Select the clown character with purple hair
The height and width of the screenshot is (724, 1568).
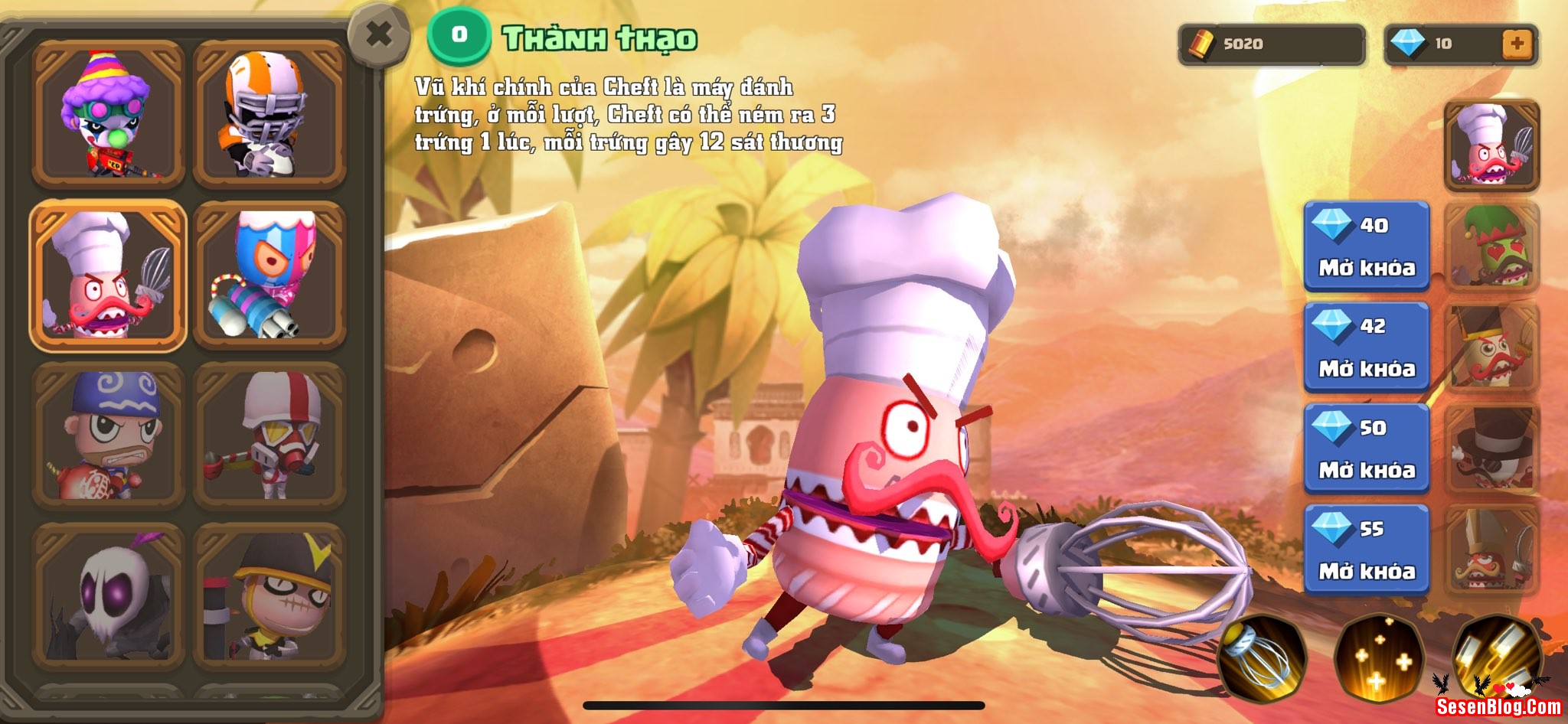[108, 114]
